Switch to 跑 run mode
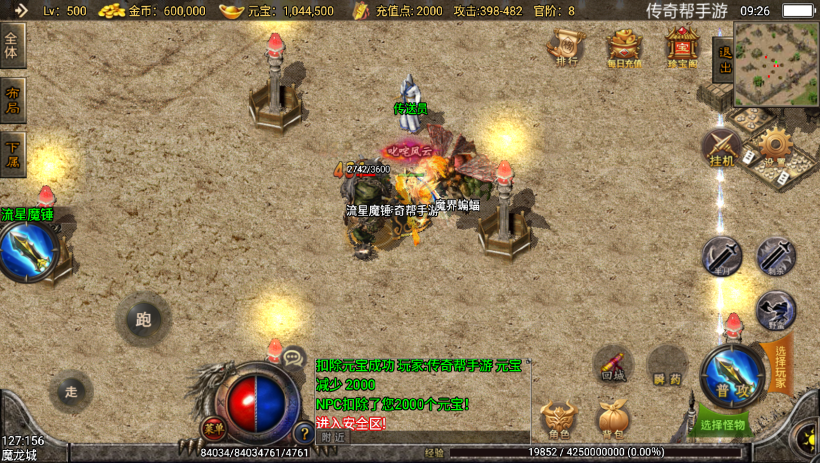 (x=143, y=320)
